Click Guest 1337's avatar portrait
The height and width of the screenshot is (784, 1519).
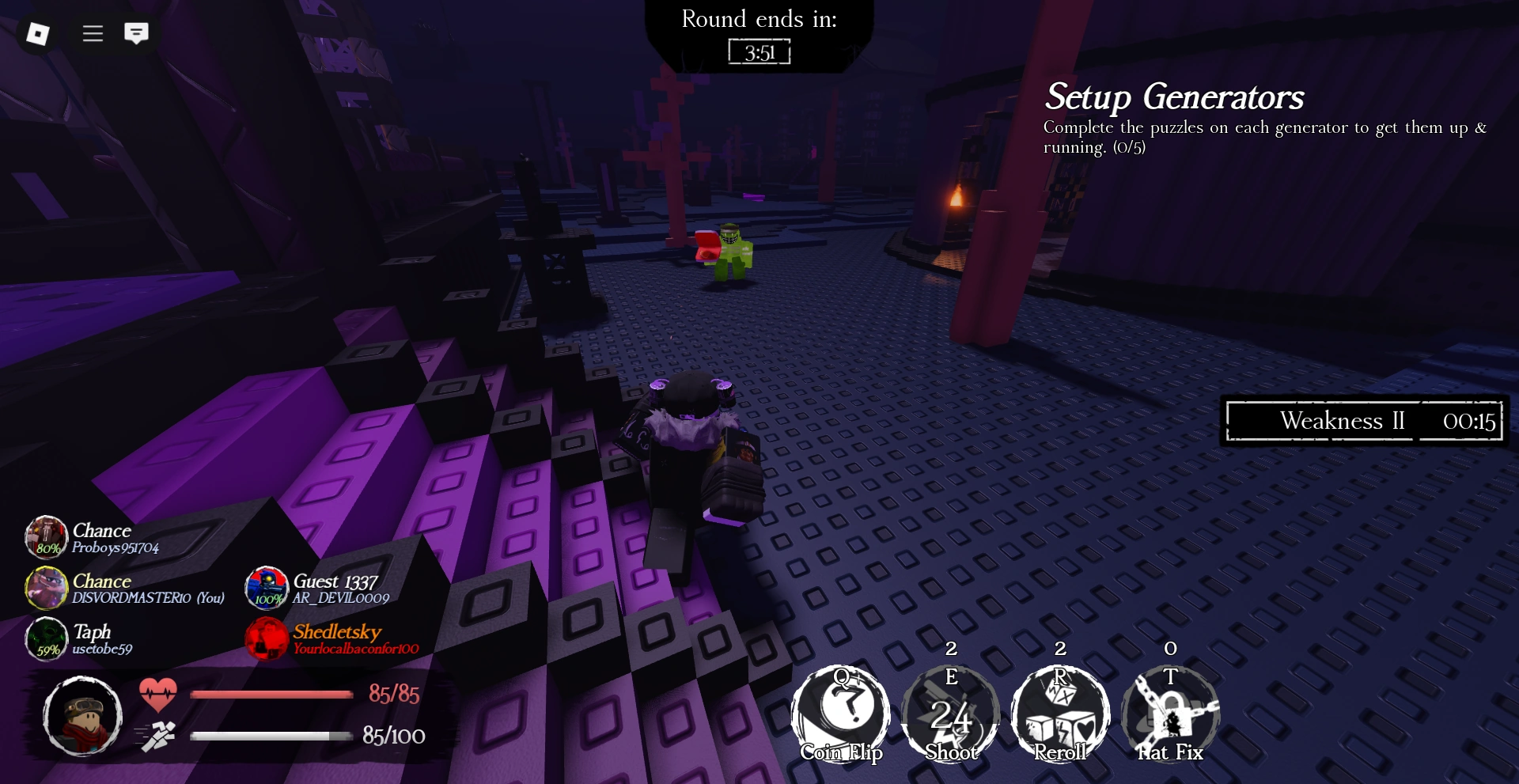point(267,589)
